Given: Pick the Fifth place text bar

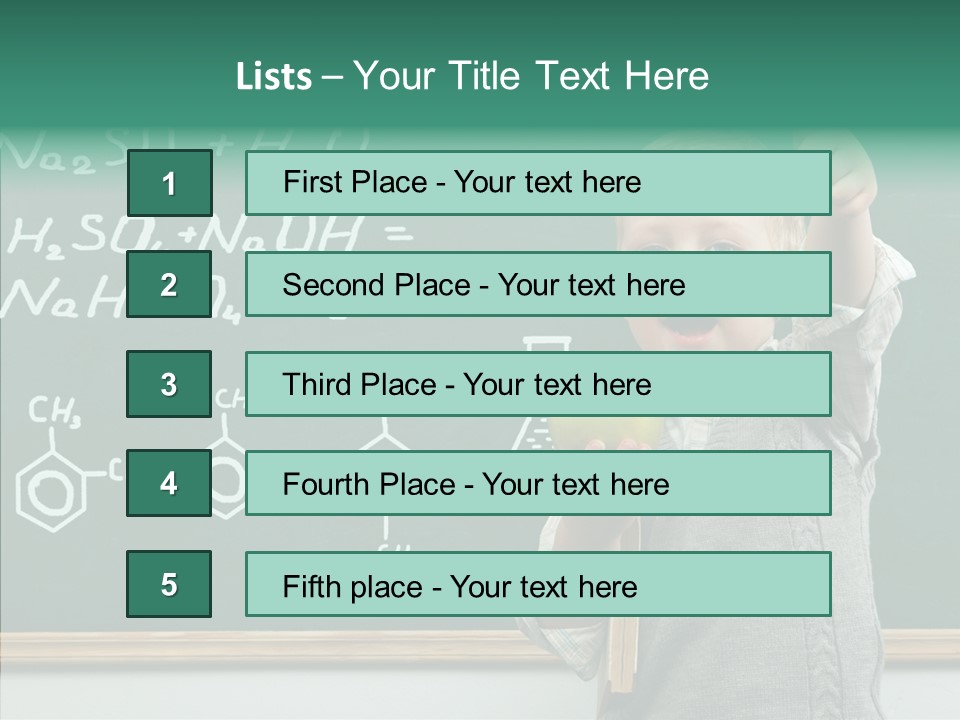Looking at the screenshot, I should pos(538,584).
